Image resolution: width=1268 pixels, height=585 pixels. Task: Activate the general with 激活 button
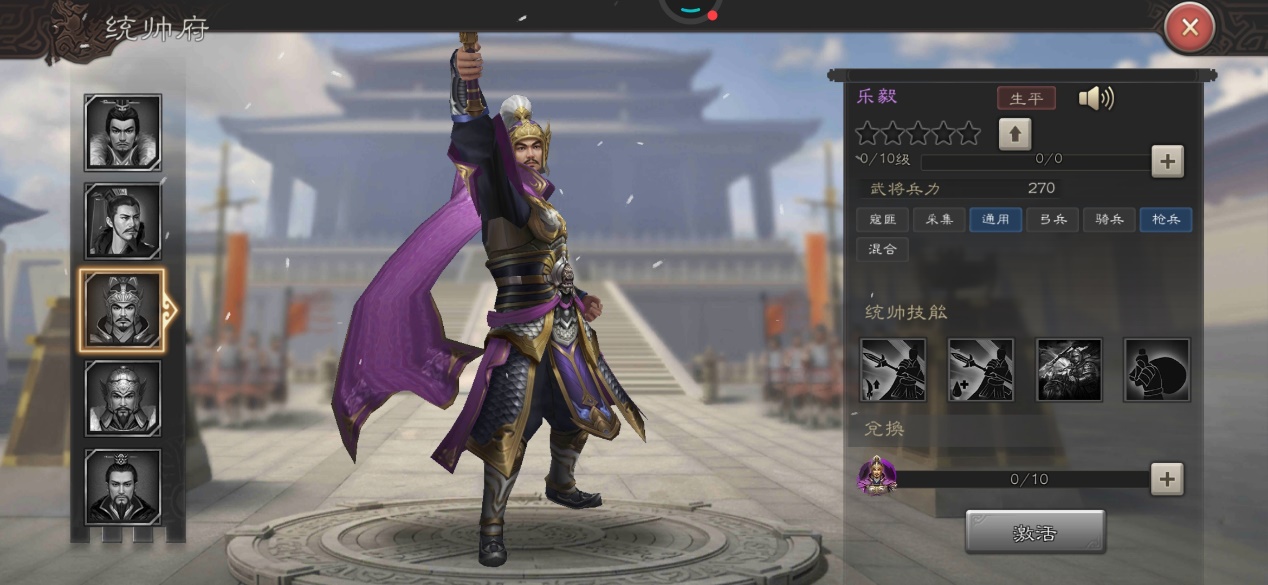[x=1035, y=532]
